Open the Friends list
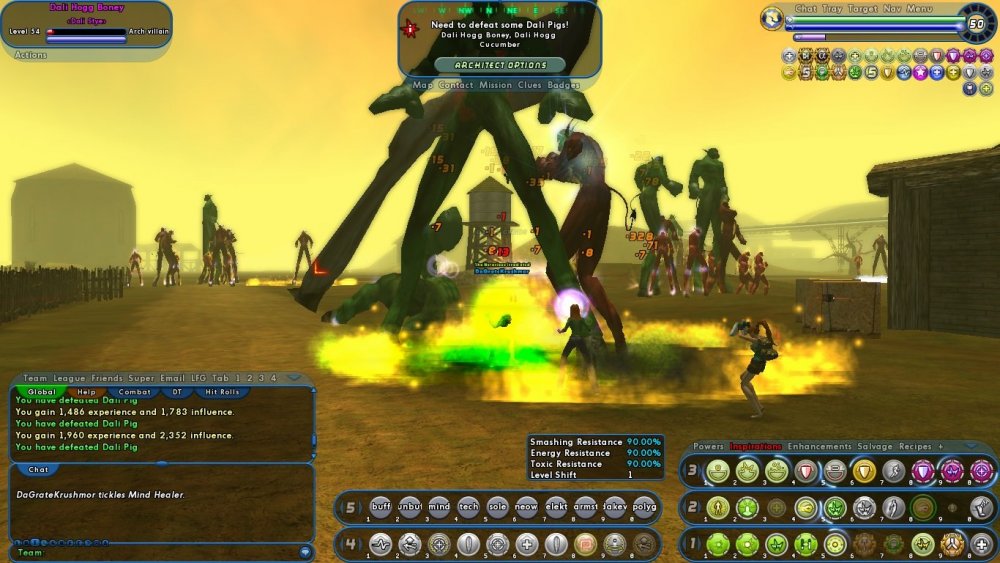The height and width of the screenshot is (563, 1000). pyautogui.click(x=107, y=378)
